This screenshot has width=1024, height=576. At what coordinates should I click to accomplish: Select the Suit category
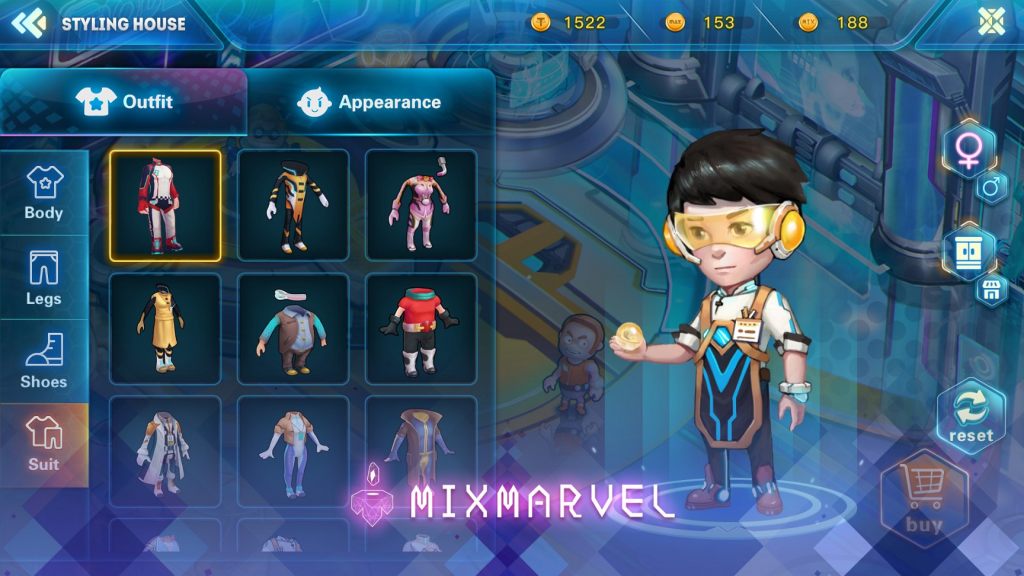[44, 444]
